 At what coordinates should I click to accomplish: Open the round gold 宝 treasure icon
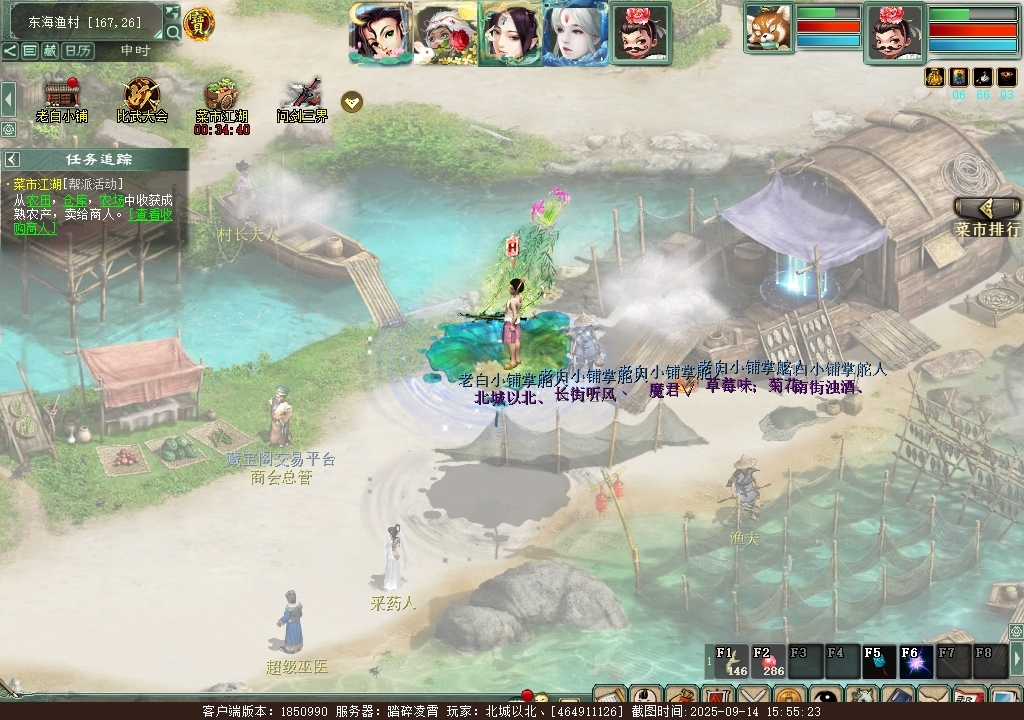[197, 24]
